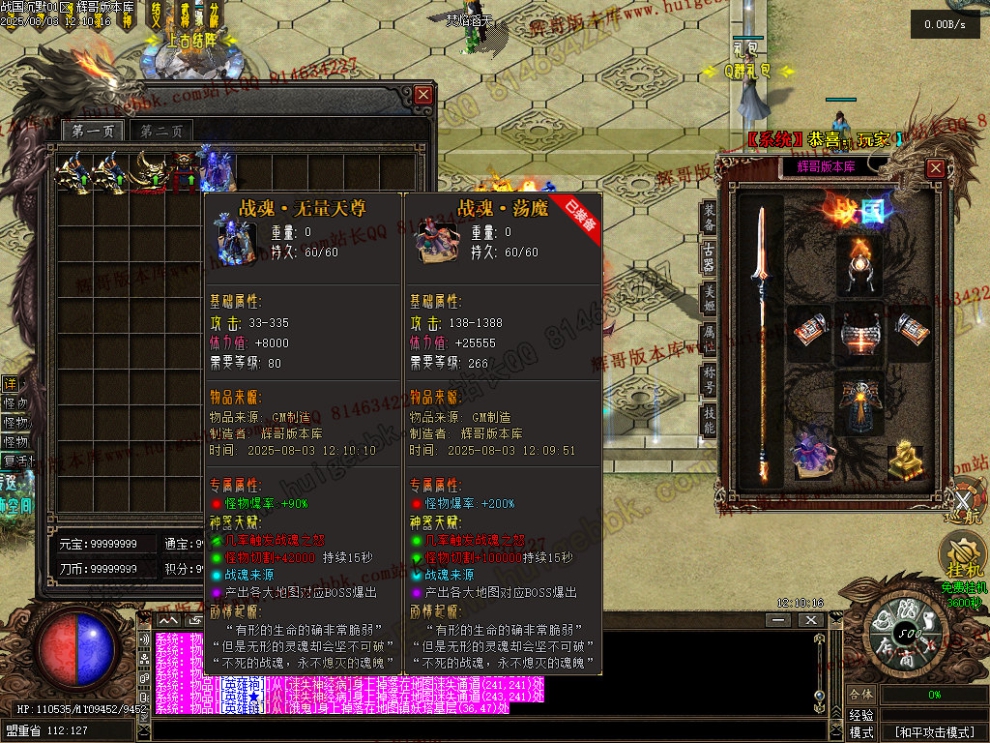Viewport: 990px width, 743px height.
Task: Open the 称号 titles tab
Action: [x=709, y=379]
